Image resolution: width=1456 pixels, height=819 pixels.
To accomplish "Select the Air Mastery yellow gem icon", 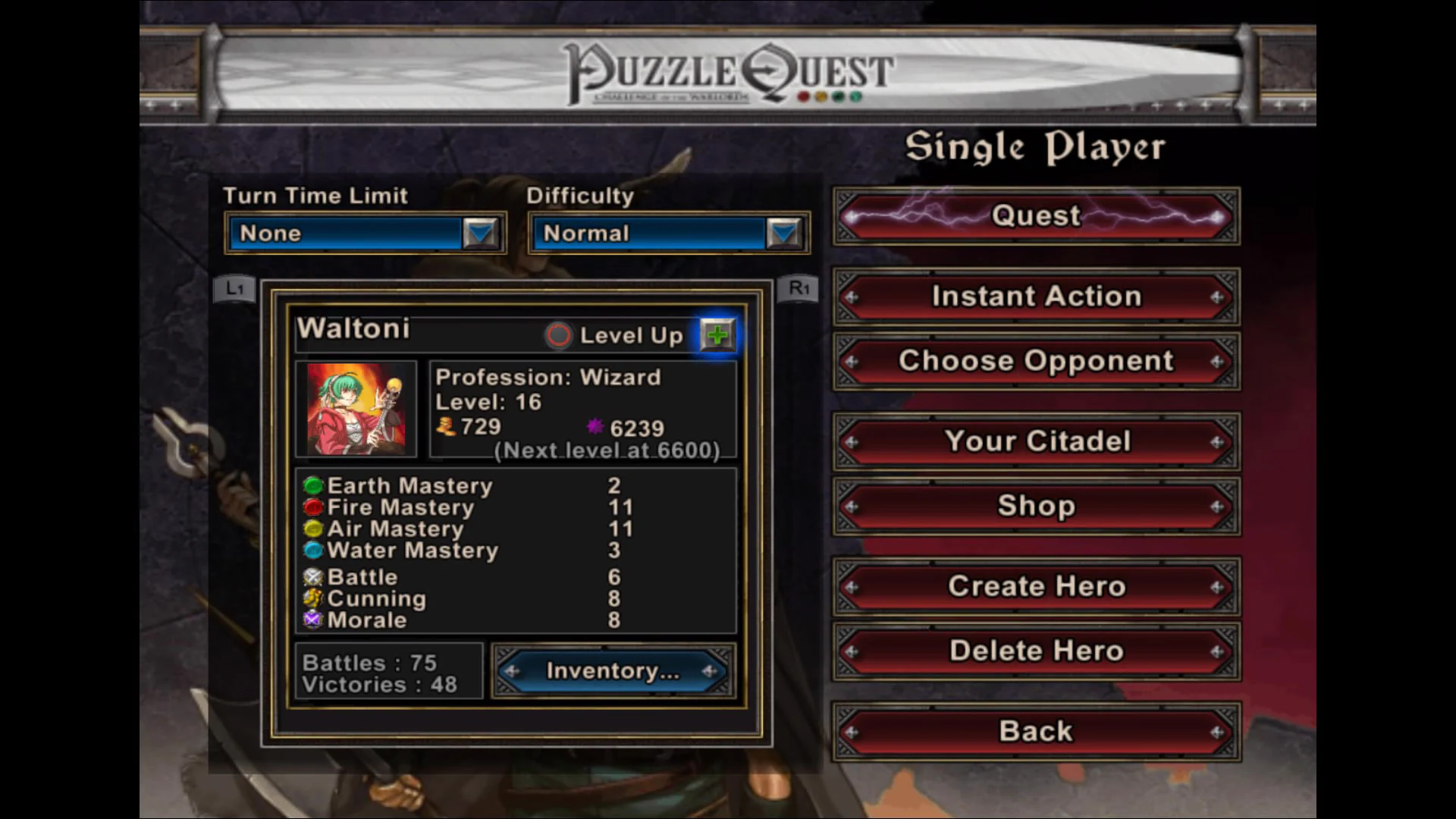I will (x=312, y=529).
